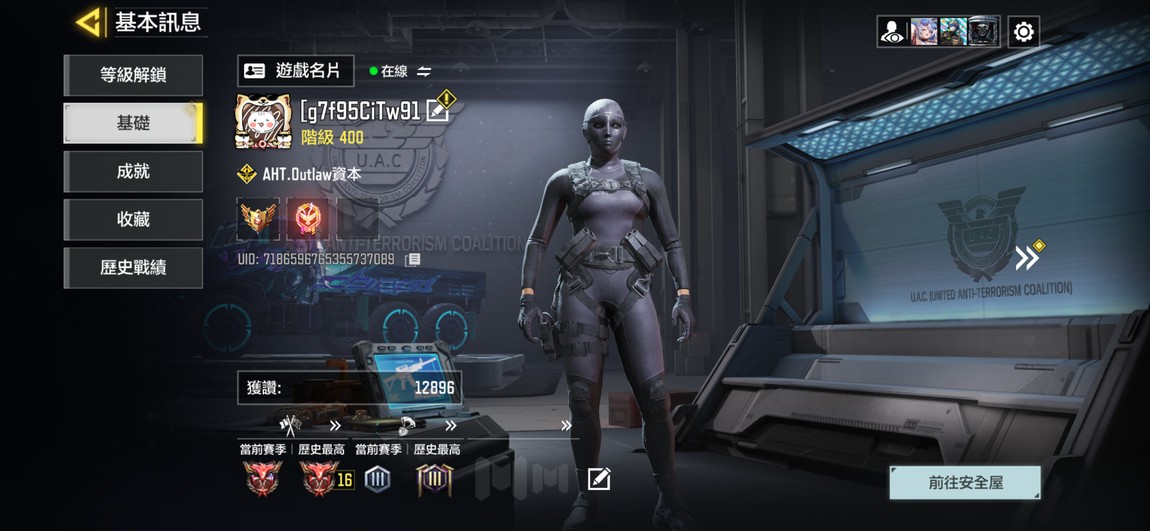Image resolution: width=1150 pixels, height=531 pixels.
Task: Show the 收藏 tab
Action: tap(133, 219)
